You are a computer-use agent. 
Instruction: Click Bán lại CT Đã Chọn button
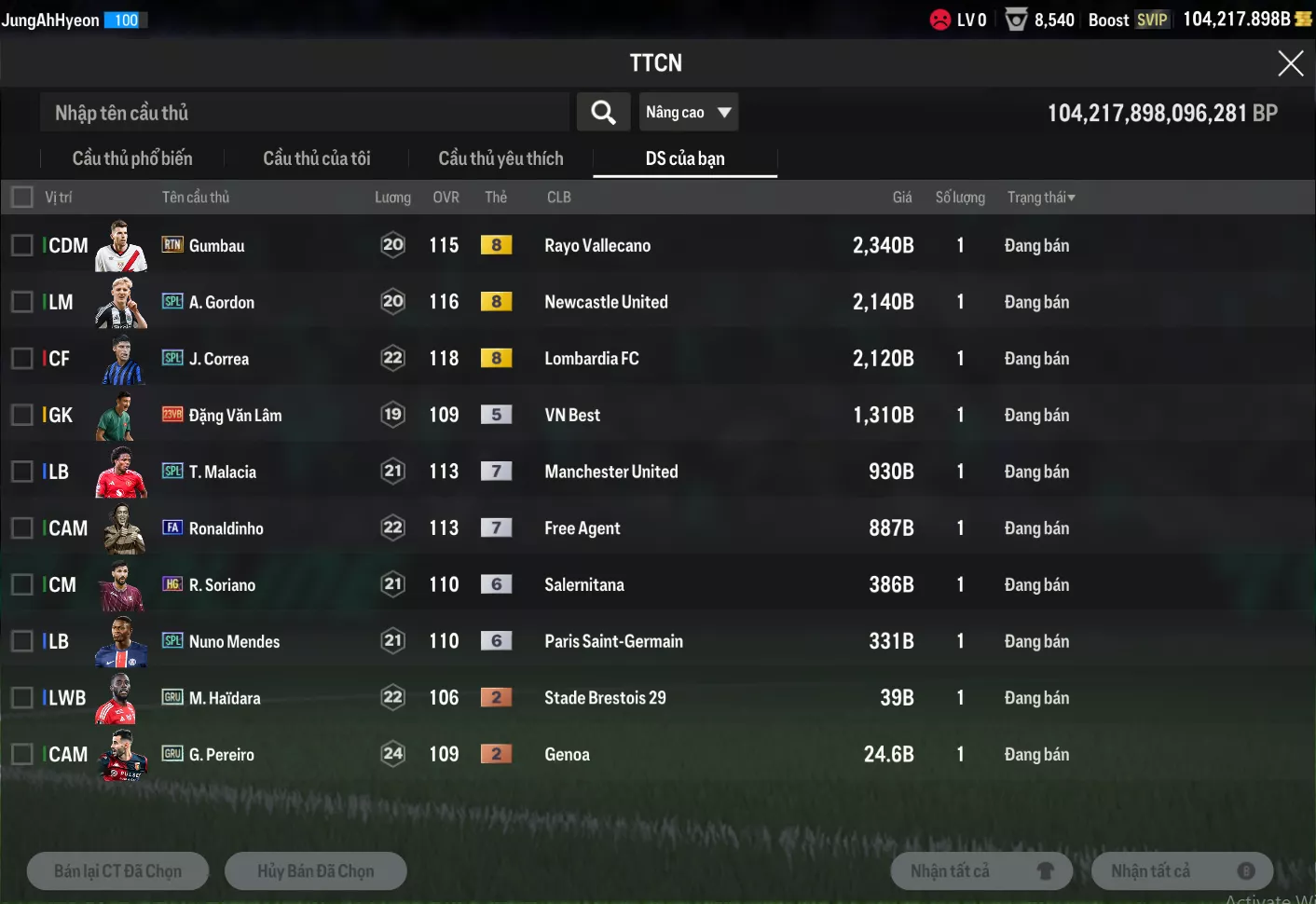(x=118, y=871)
